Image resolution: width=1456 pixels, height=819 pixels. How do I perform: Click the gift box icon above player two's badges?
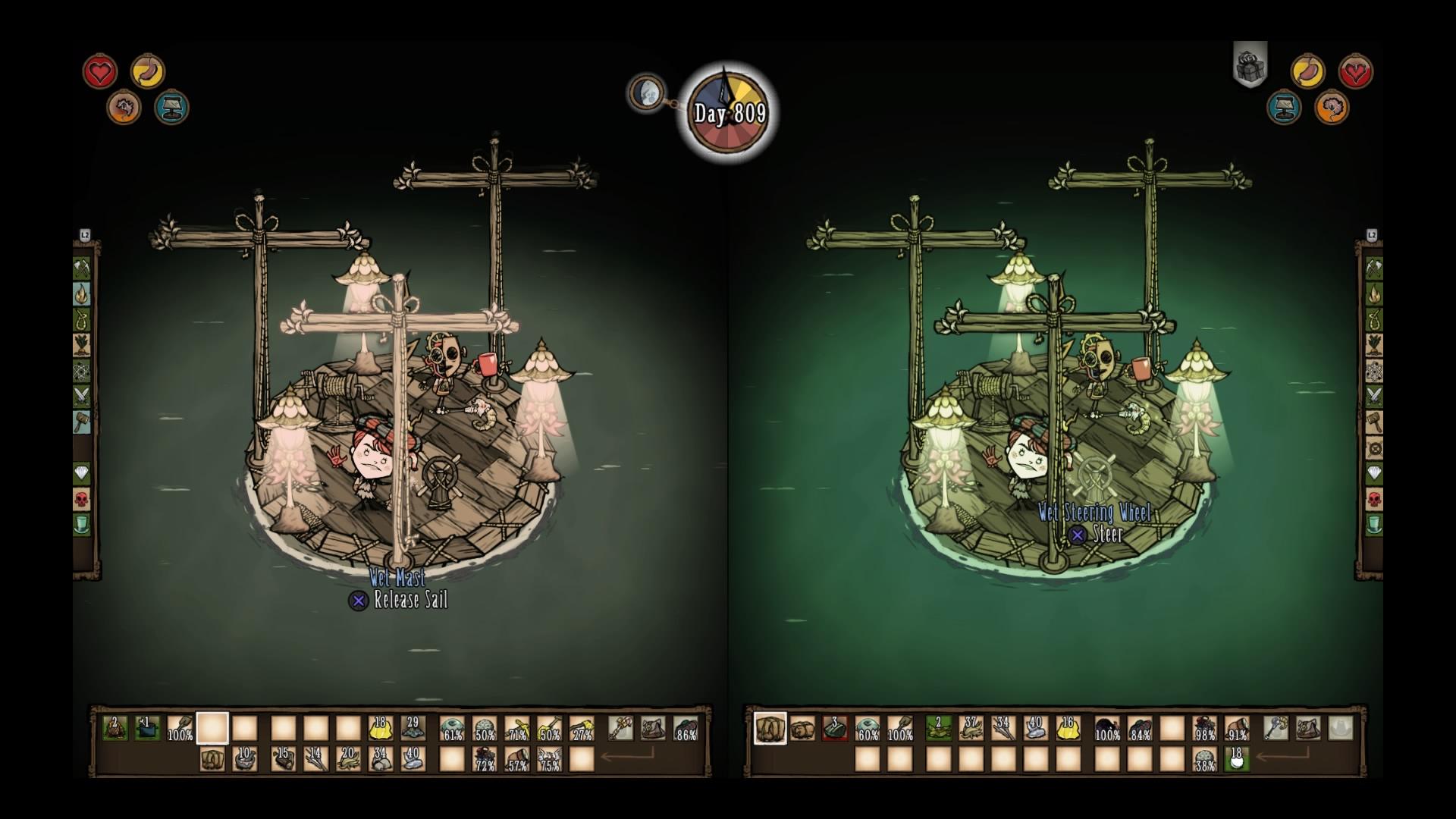(x=1250, y=65)
